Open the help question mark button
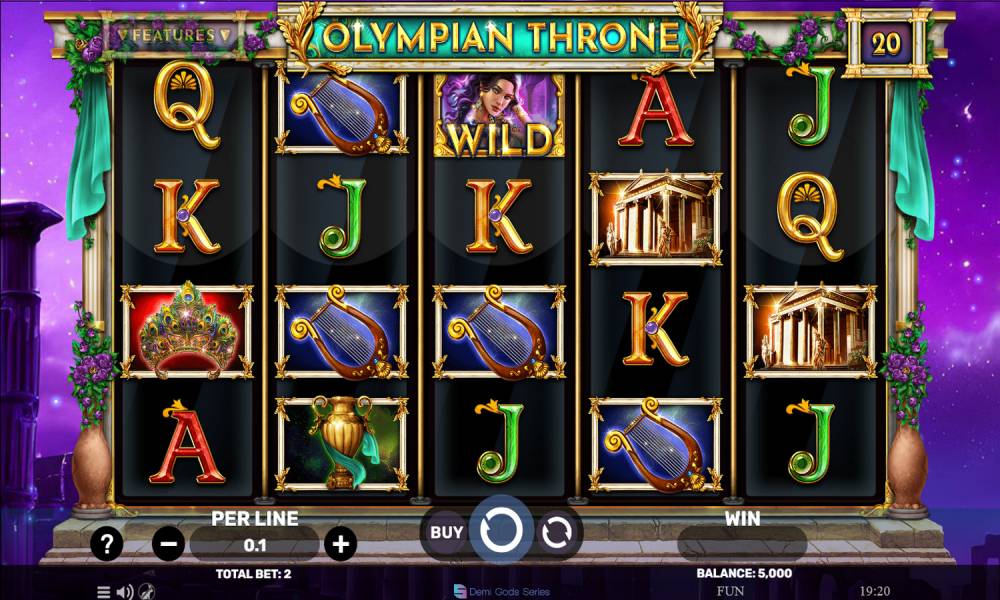 (x=107, y=544)
